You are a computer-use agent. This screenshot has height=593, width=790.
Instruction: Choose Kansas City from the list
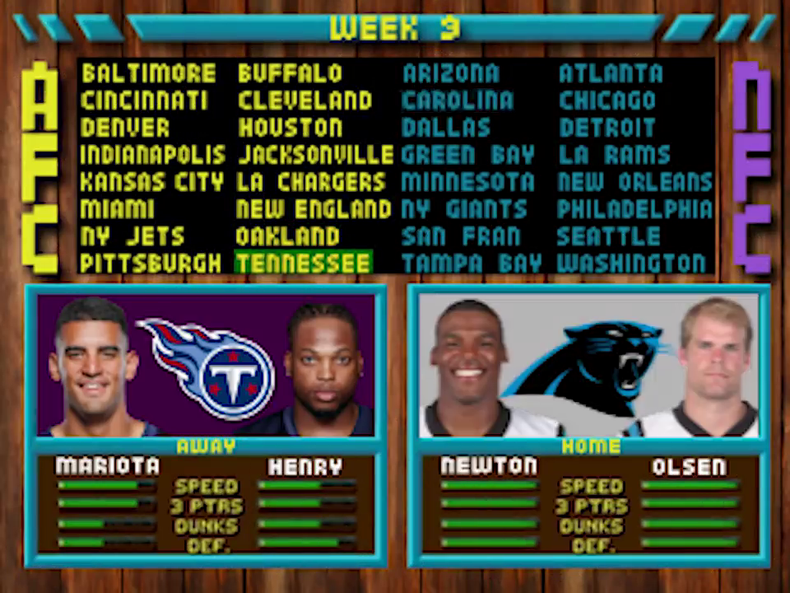(152, 182)
